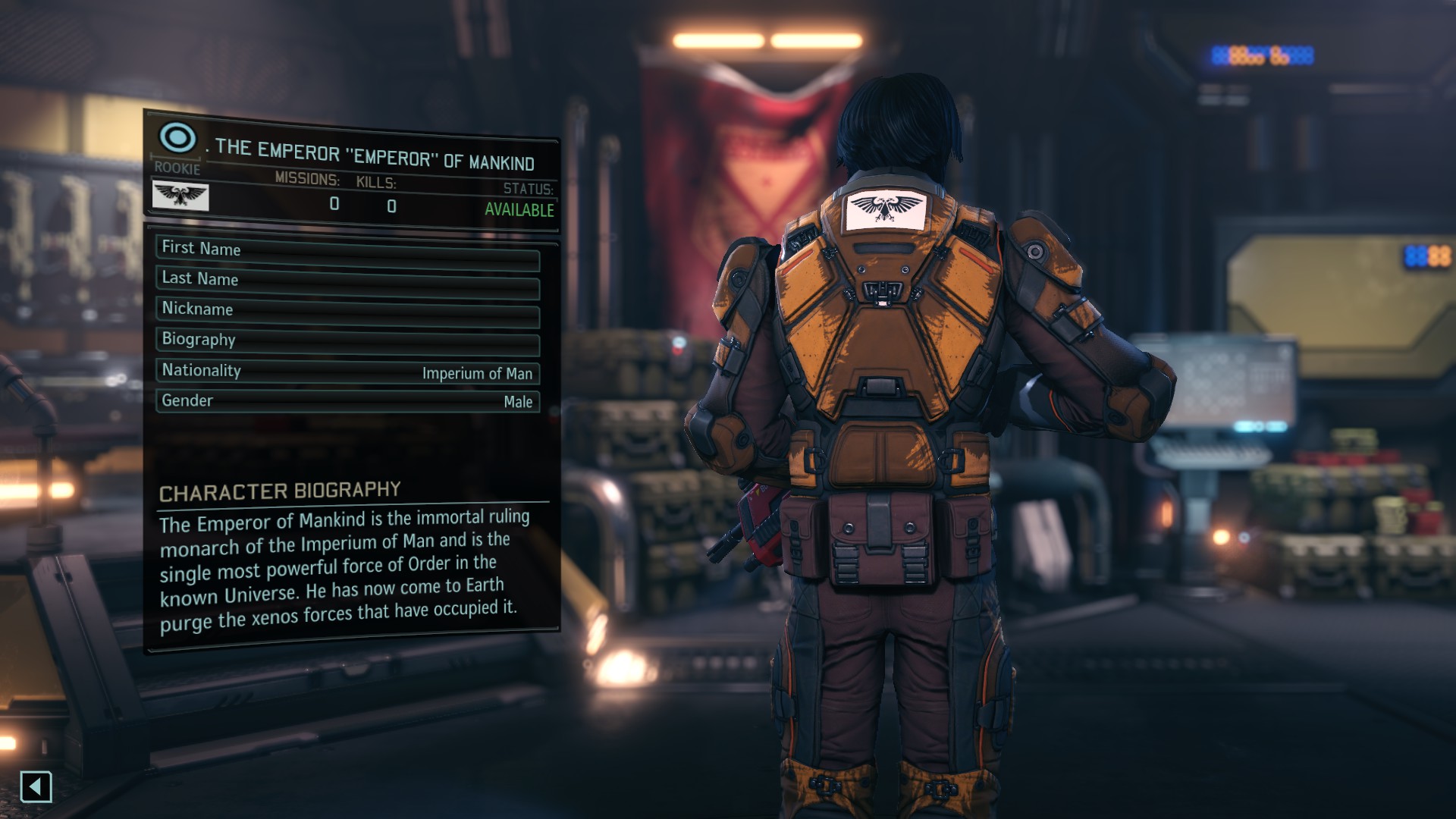Change Nationality from Imperium of Man
Image resolution: width=1456 pixels, height=819 pixels.
(x=347, y=372)
